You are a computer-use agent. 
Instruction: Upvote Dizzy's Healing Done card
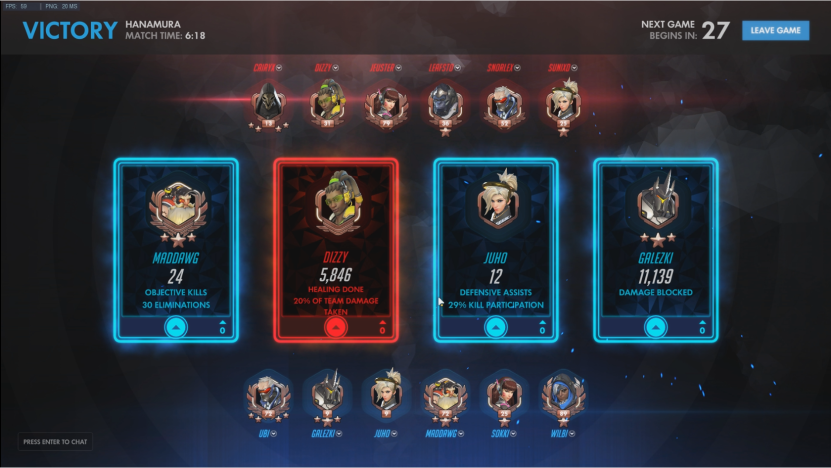click(335, 328)
